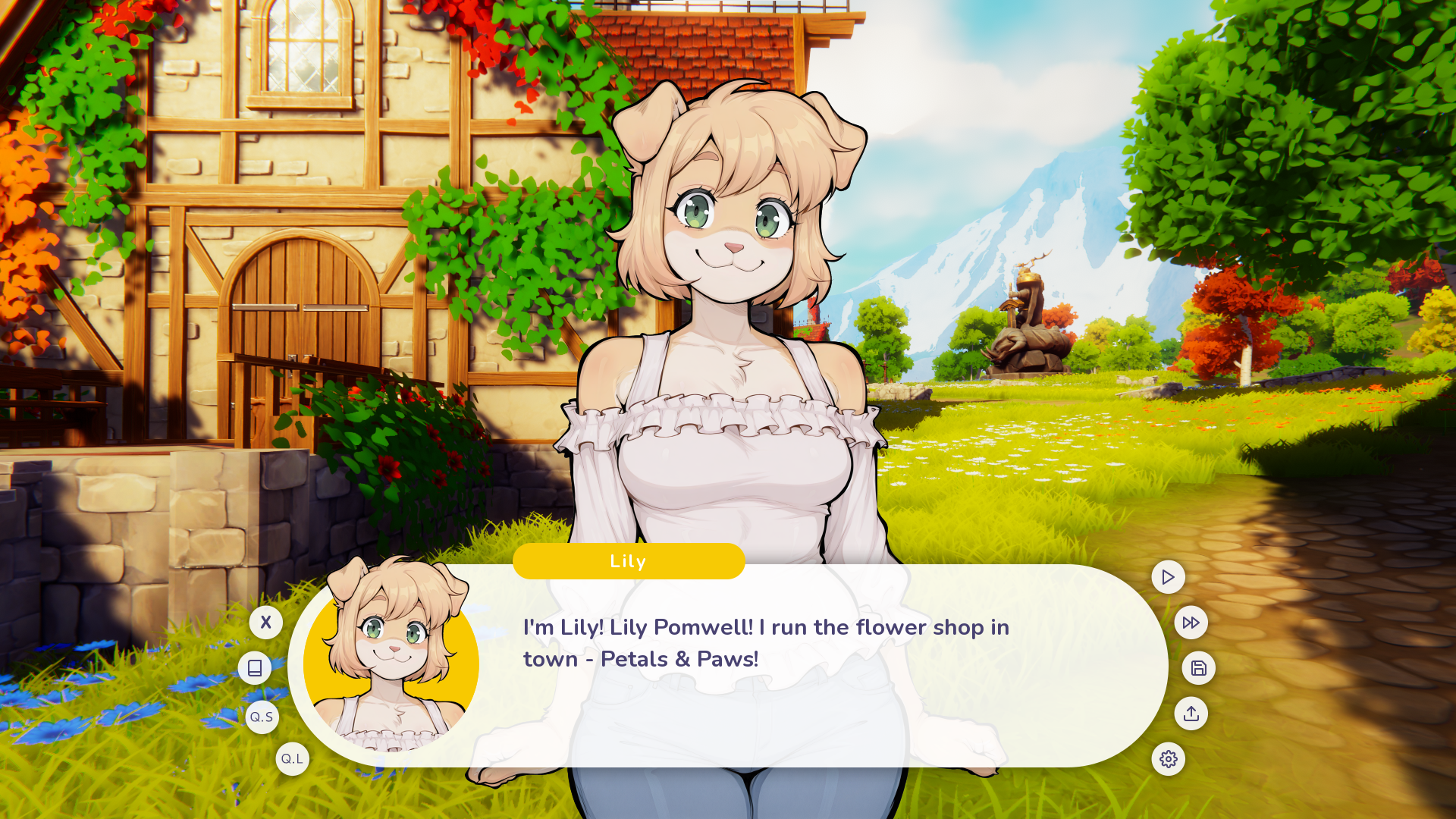The image size is (1456, 819).
Task: Open game settings with the gear icon
Action: click(1169, 759)
